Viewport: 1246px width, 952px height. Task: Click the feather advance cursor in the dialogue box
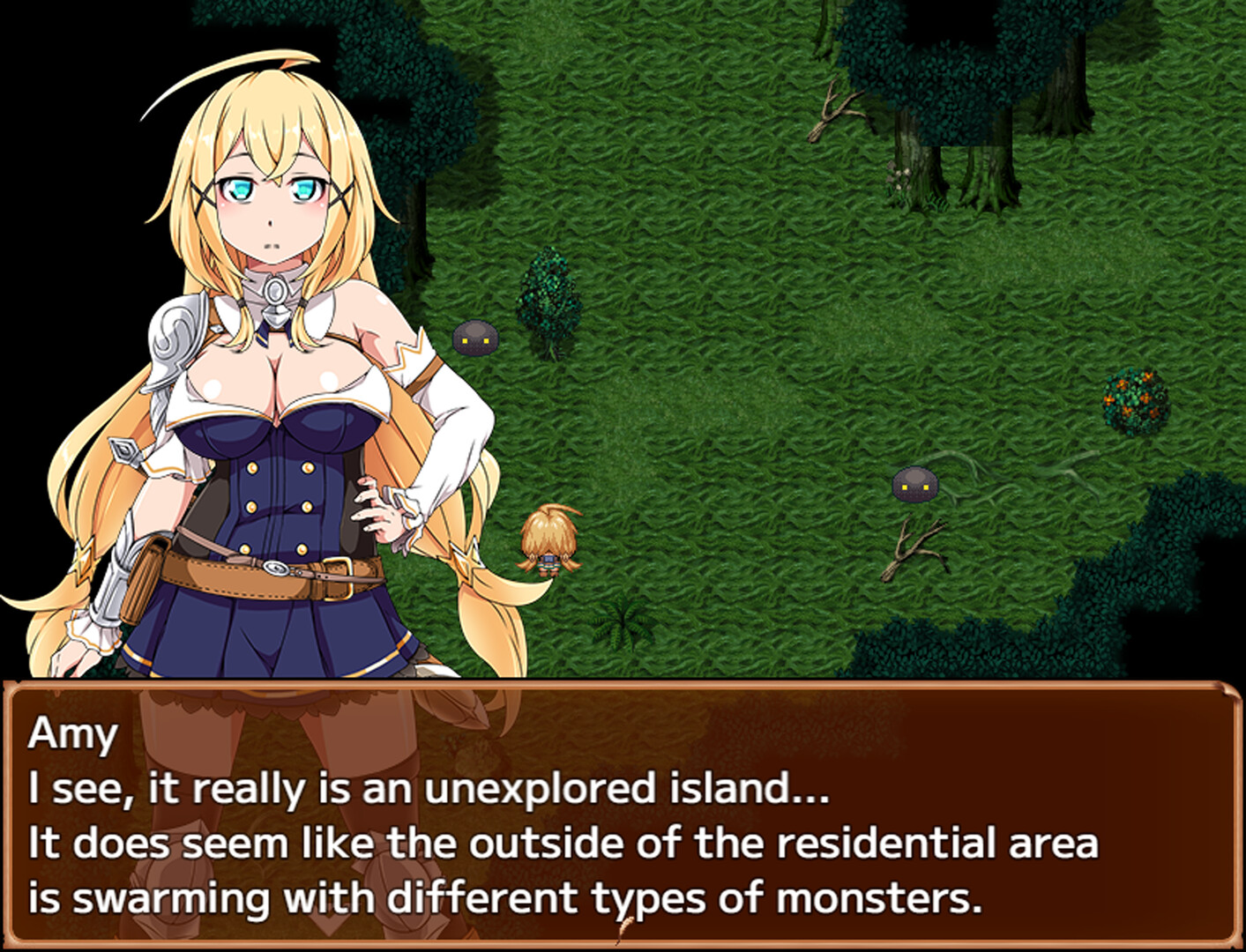(x=626, y=929)
